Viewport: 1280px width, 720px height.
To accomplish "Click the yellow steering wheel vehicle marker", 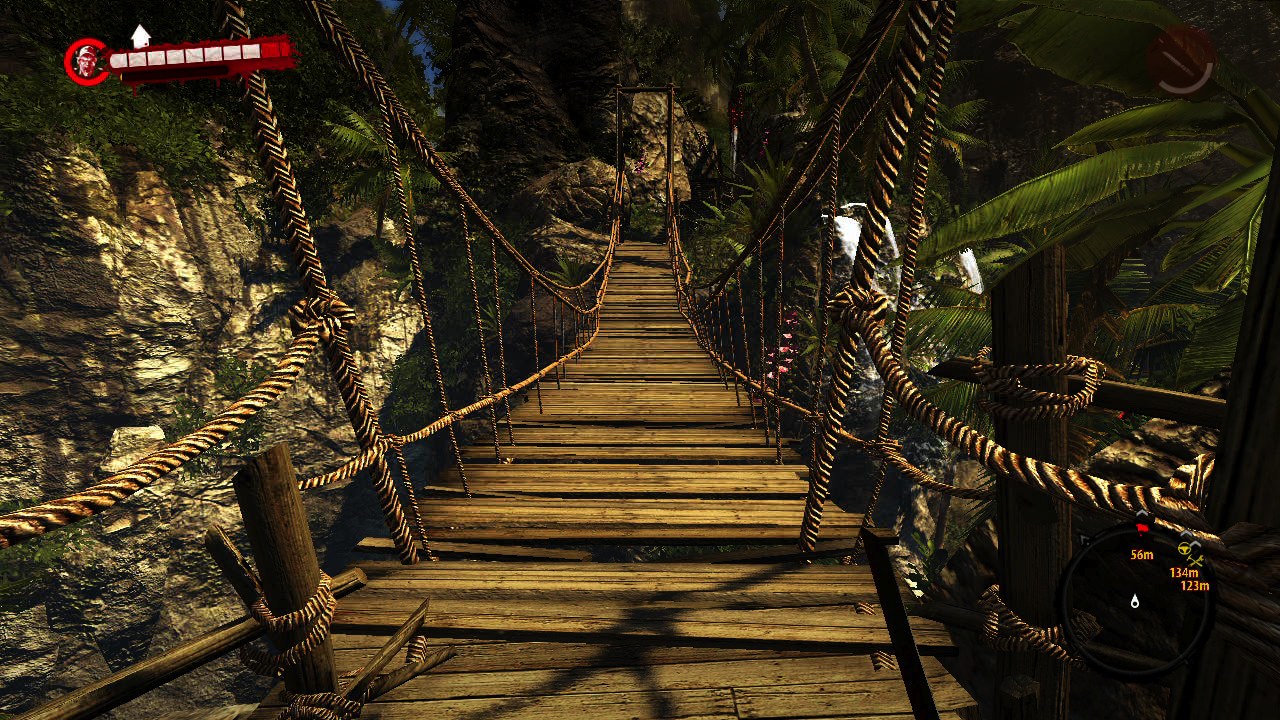I will point(1184,549).
